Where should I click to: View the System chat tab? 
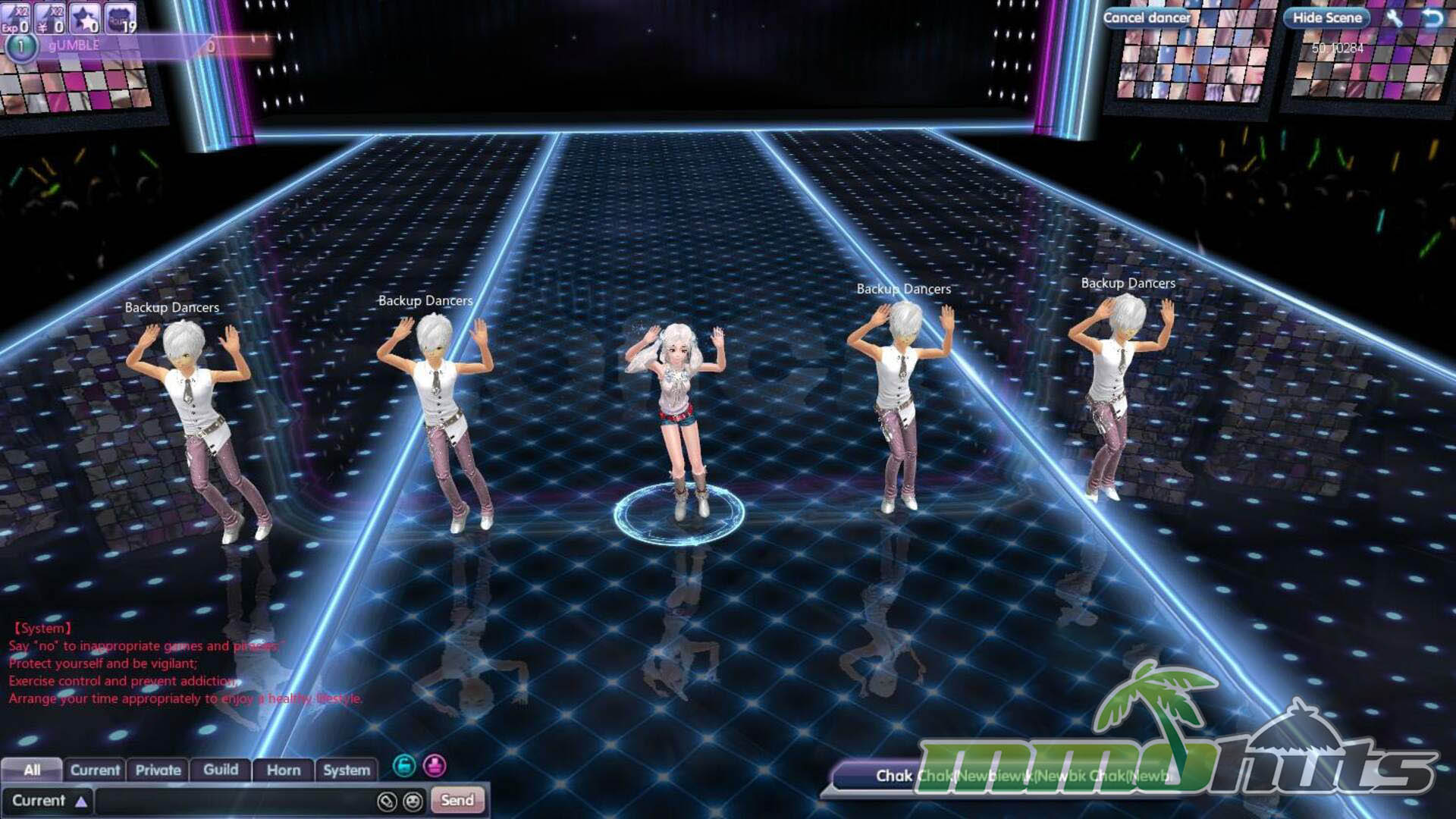click(x=347, y=770)
